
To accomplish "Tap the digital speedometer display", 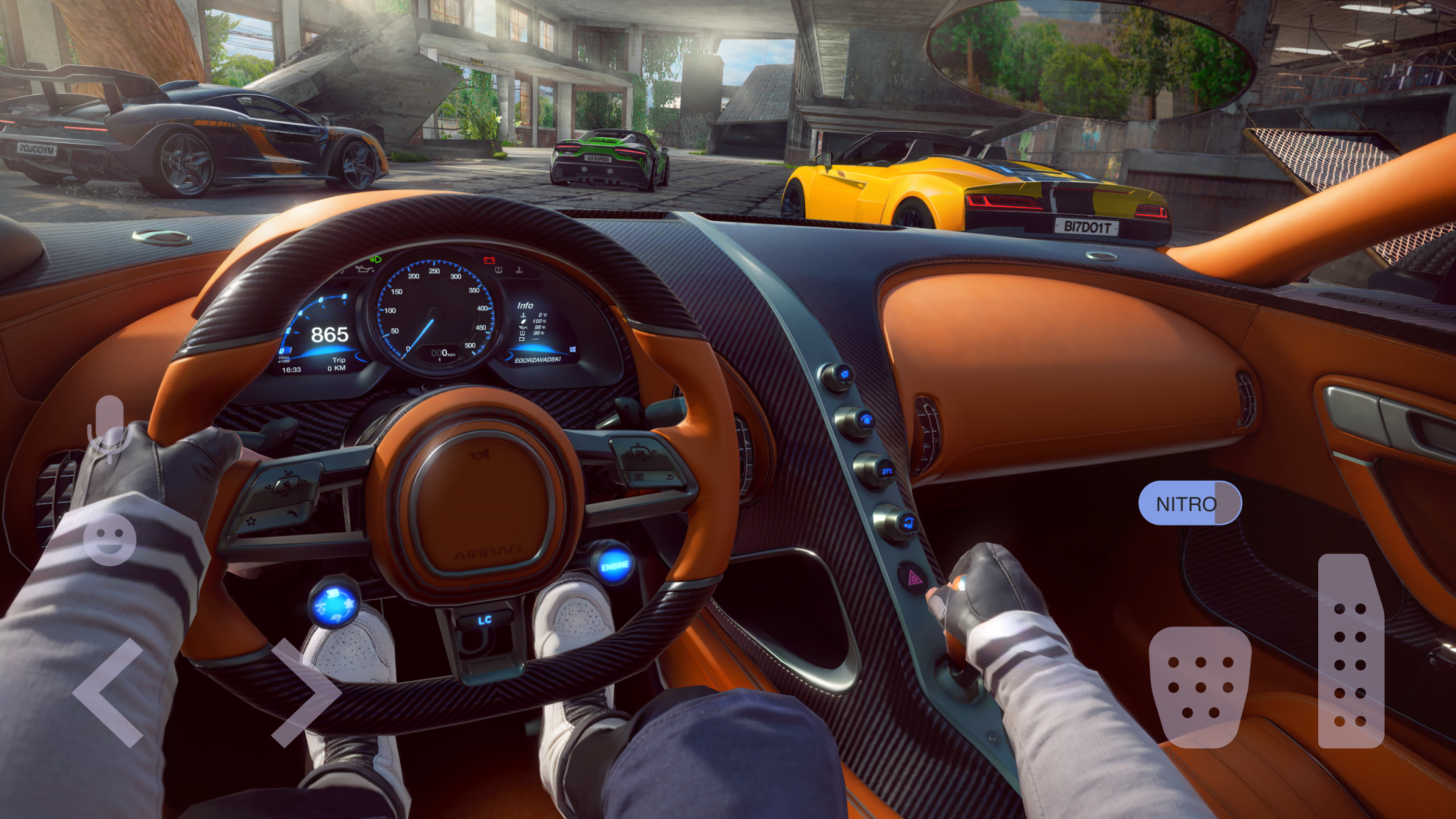I will (x=328, y=335).
